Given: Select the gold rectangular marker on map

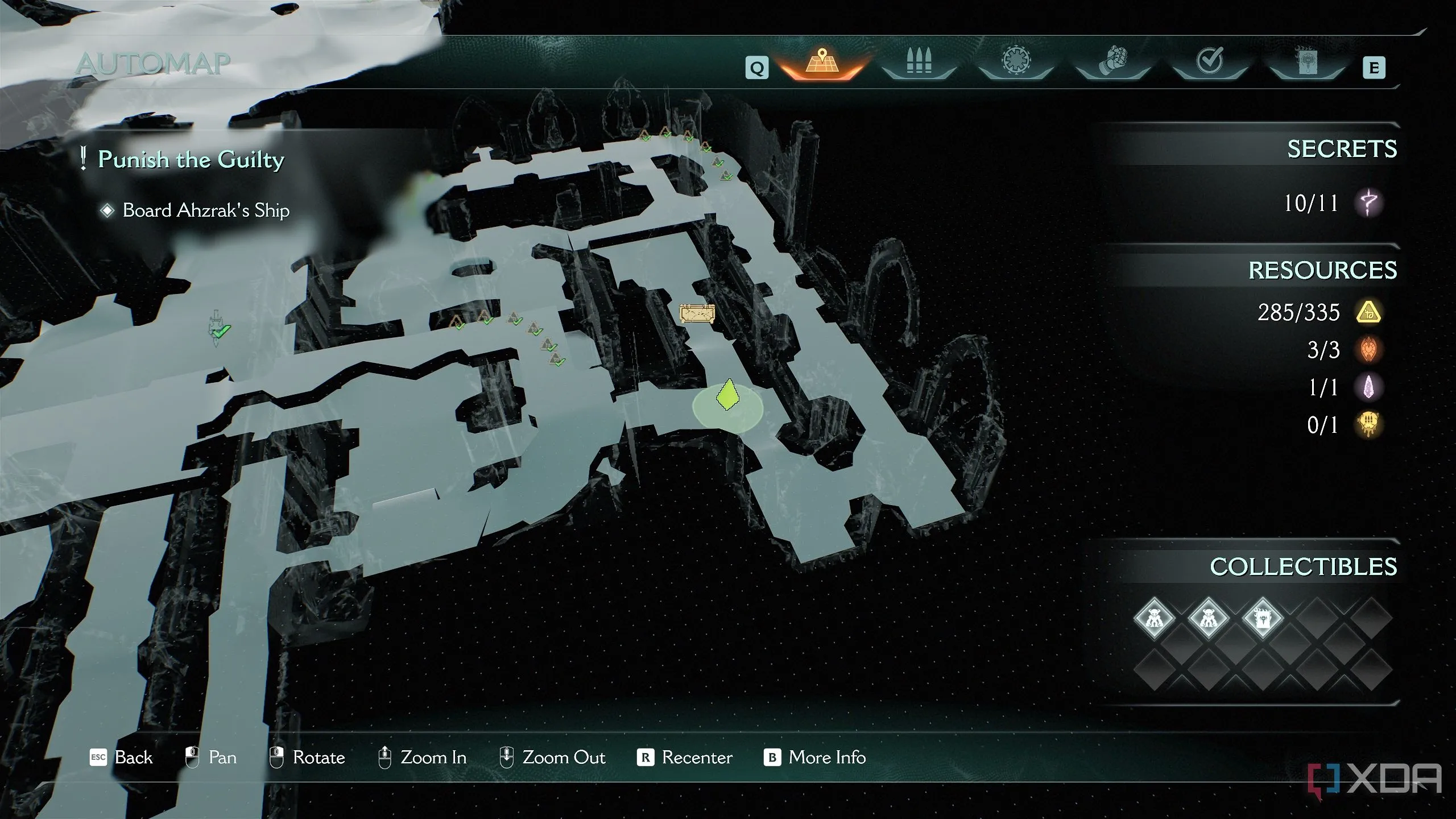Looking at the screenshot, I should pos(697,313).
